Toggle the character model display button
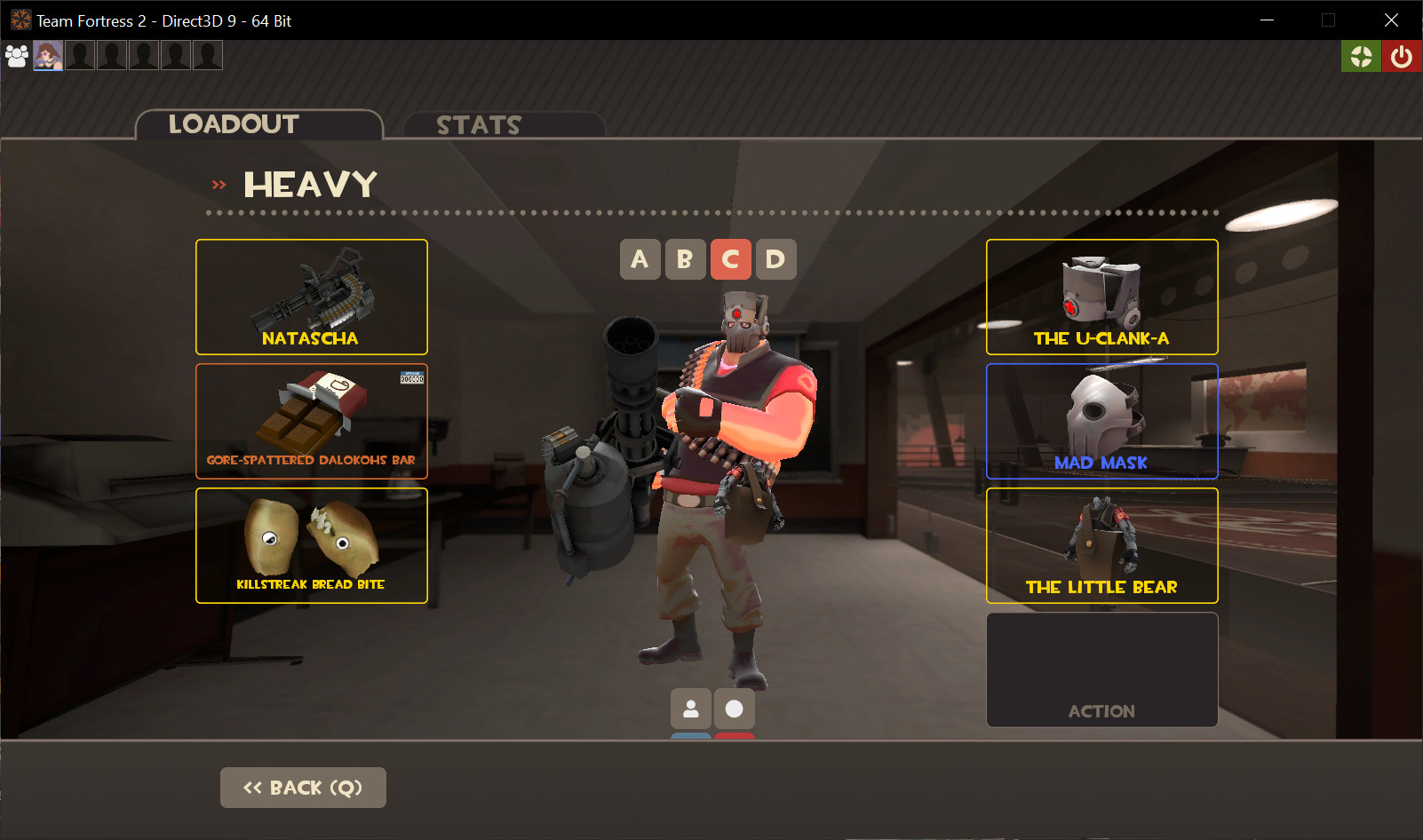This screenshot has width=1423, height=840. [x=690, y=709]
